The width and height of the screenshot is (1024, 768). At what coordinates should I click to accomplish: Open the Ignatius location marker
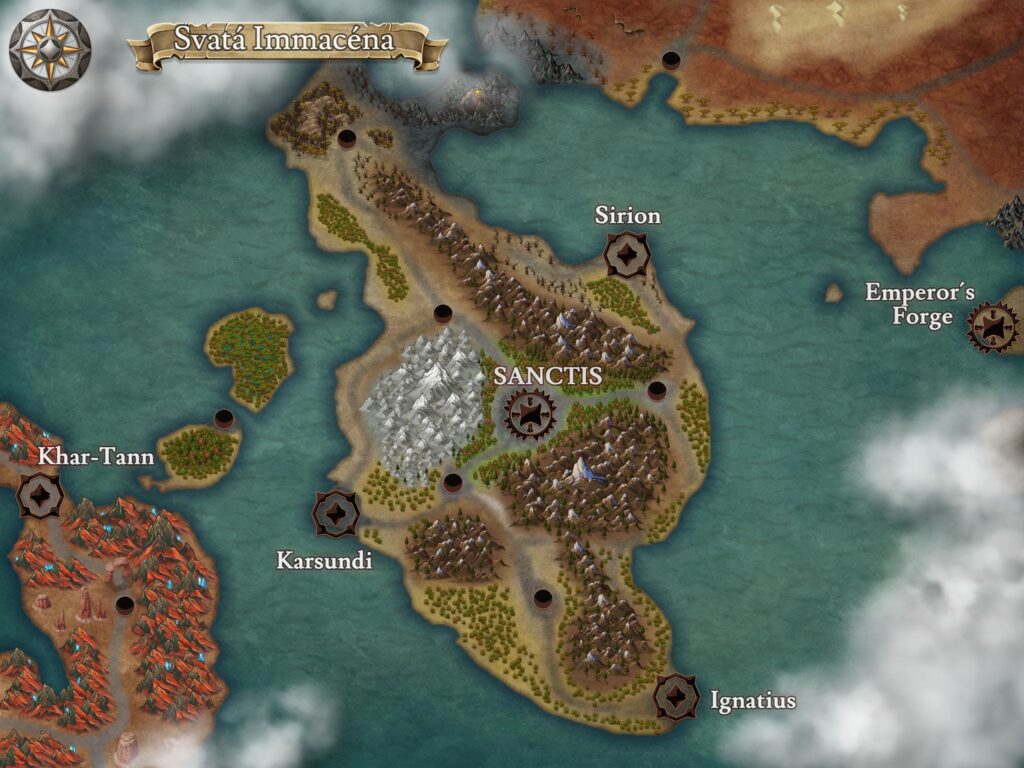click(676, 696)
